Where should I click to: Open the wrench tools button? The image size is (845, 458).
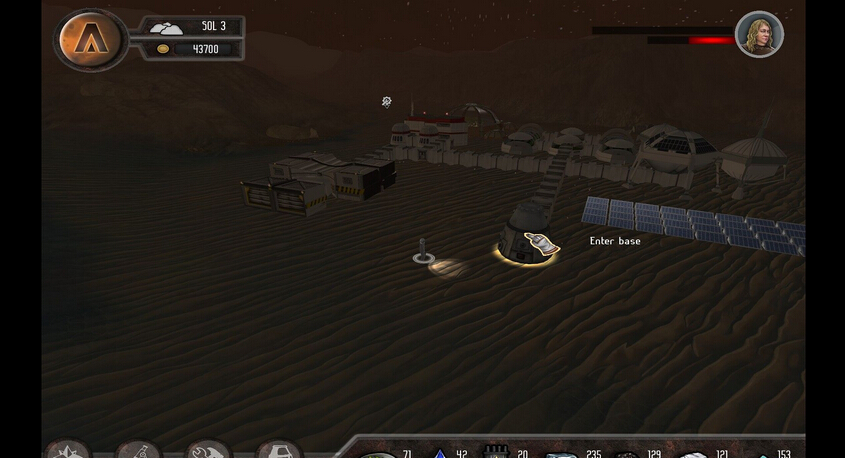(209, 450)
